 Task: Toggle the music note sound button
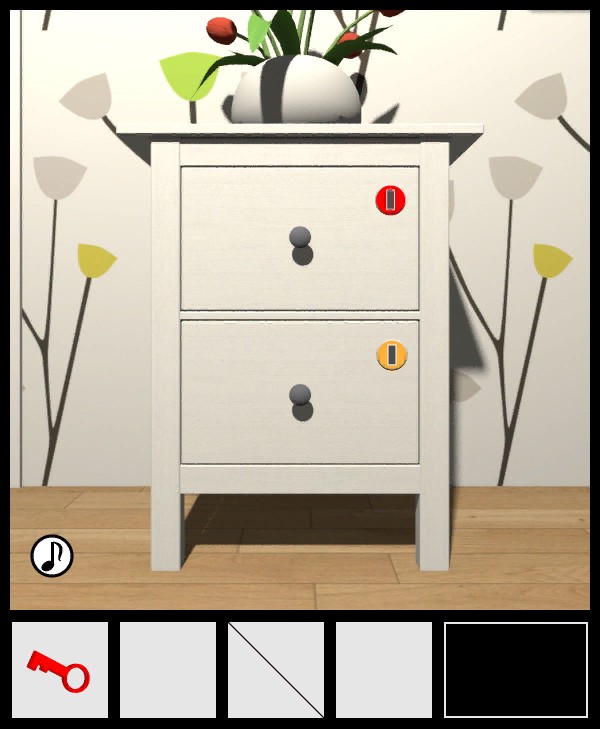[52, 555]
